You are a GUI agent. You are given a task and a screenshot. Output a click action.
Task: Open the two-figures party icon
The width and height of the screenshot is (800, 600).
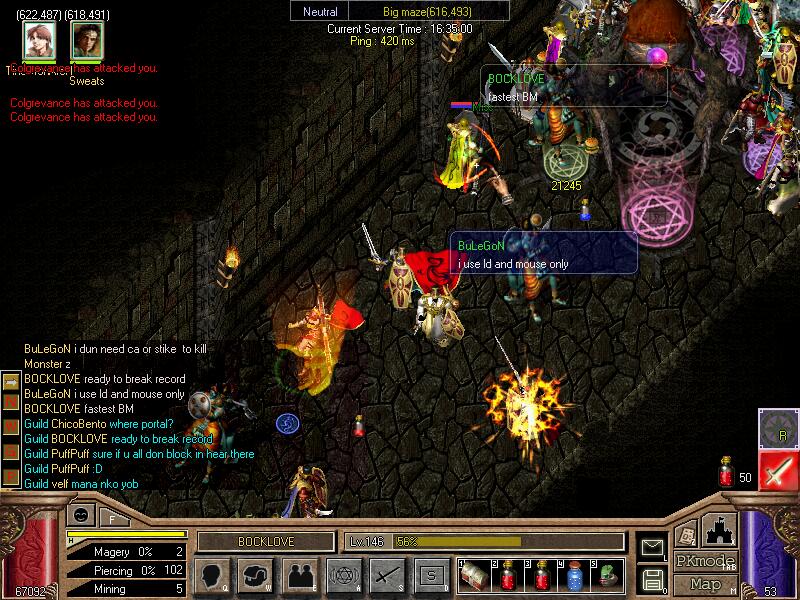click(299, 574)
